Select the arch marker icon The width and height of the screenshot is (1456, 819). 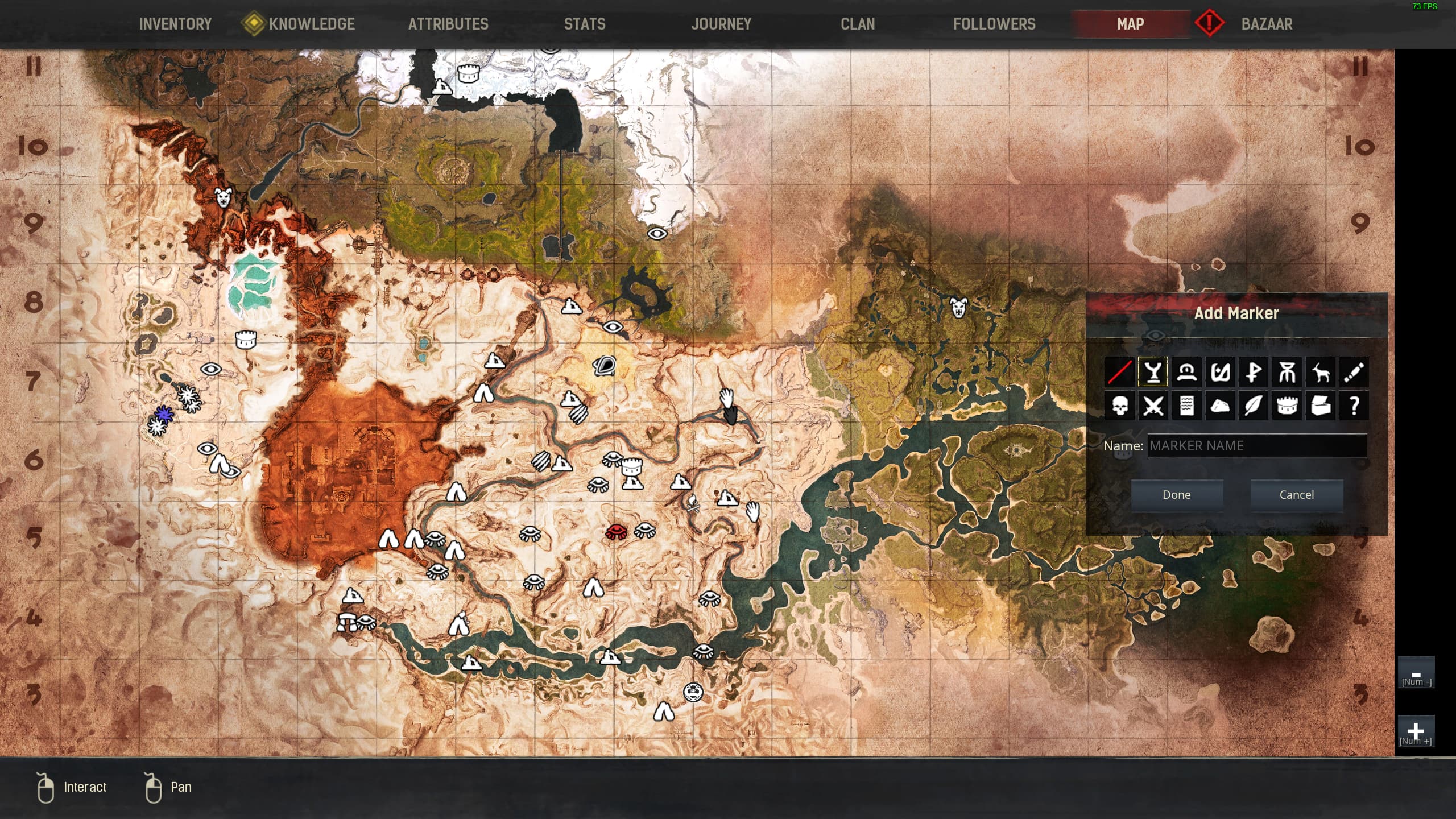click(x=1186, y=373)
